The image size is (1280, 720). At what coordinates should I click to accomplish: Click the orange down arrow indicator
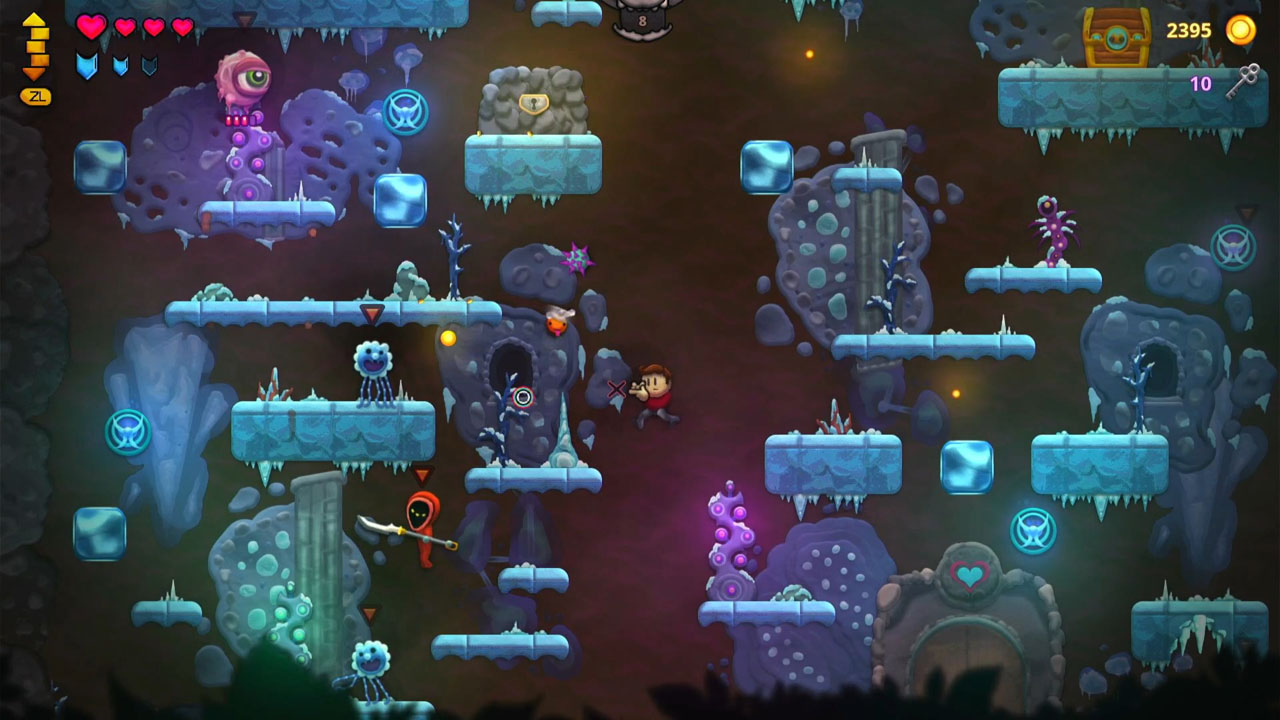[35, 72]
